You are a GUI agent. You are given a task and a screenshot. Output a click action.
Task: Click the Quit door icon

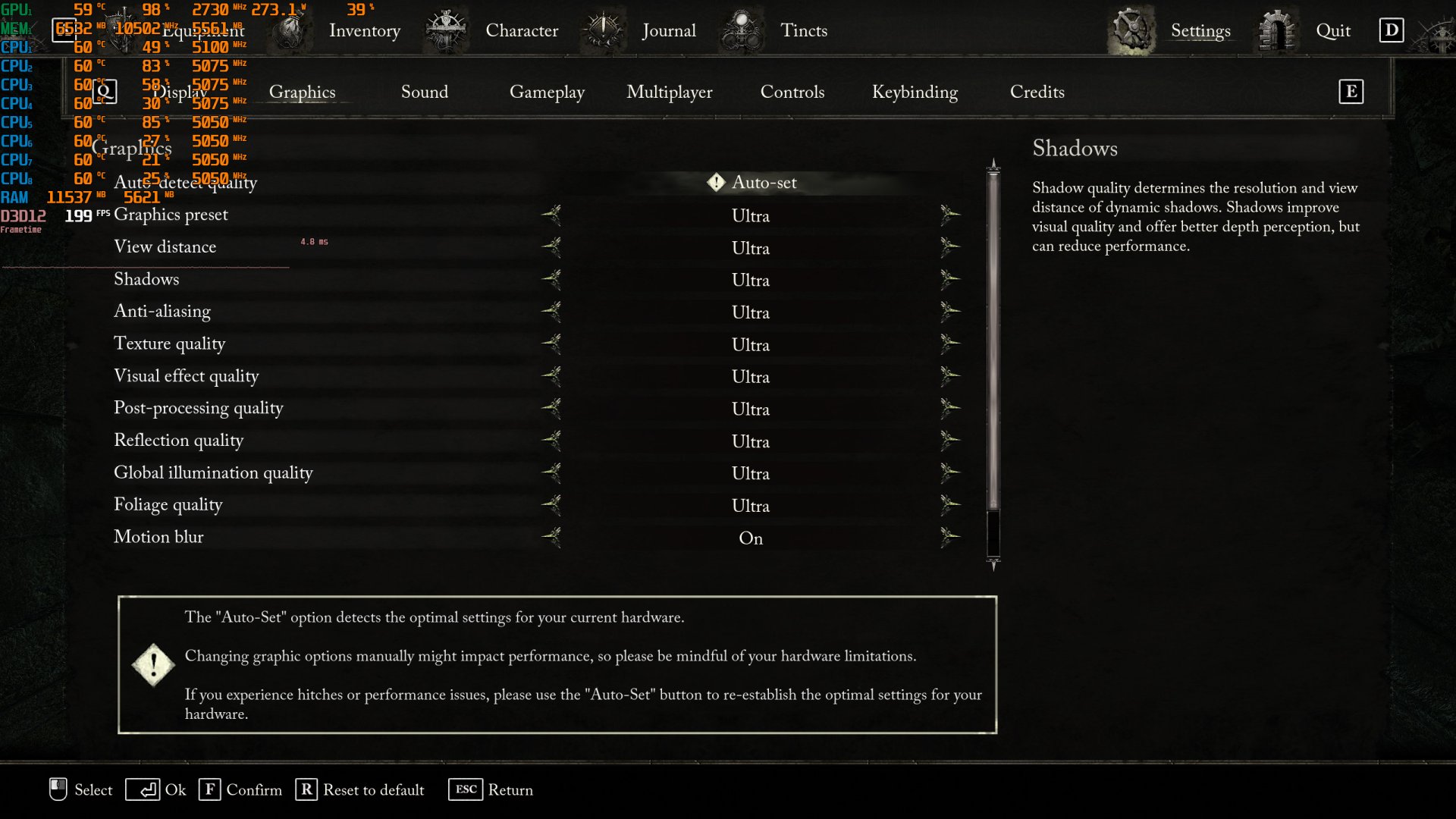1279,30
